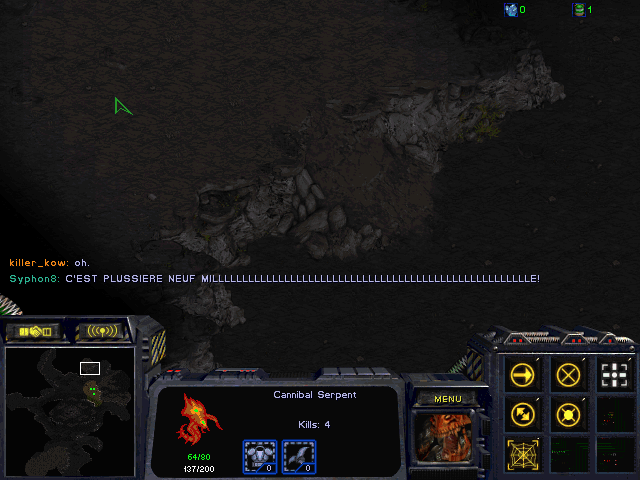Cast the web ability icon
The width and height of the screenshot is (640, 480).
pos(524,453)
